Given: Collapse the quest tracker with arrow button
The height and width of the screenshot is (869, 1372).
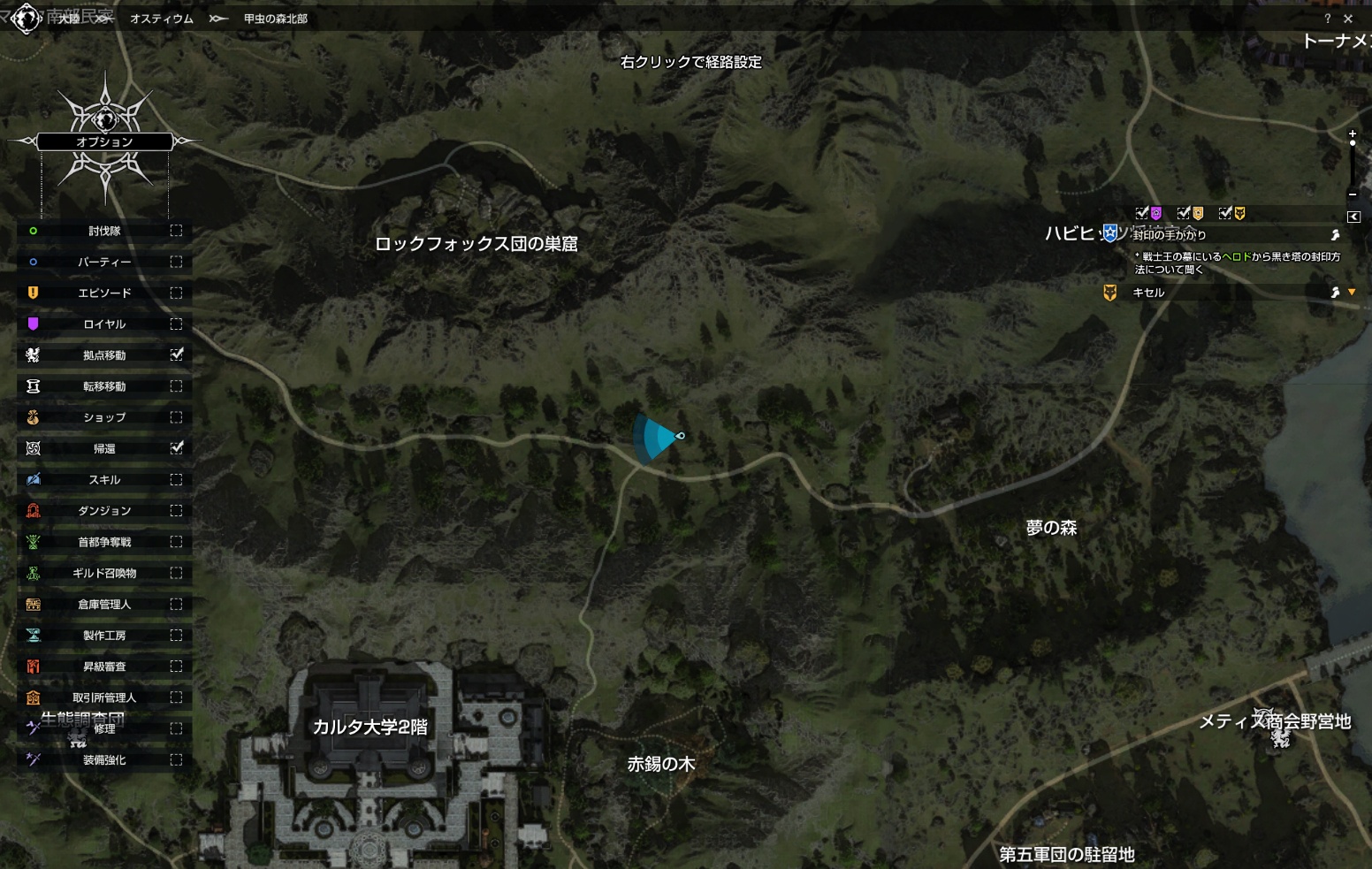Looking at the screenshot, I should (1353, 217).
